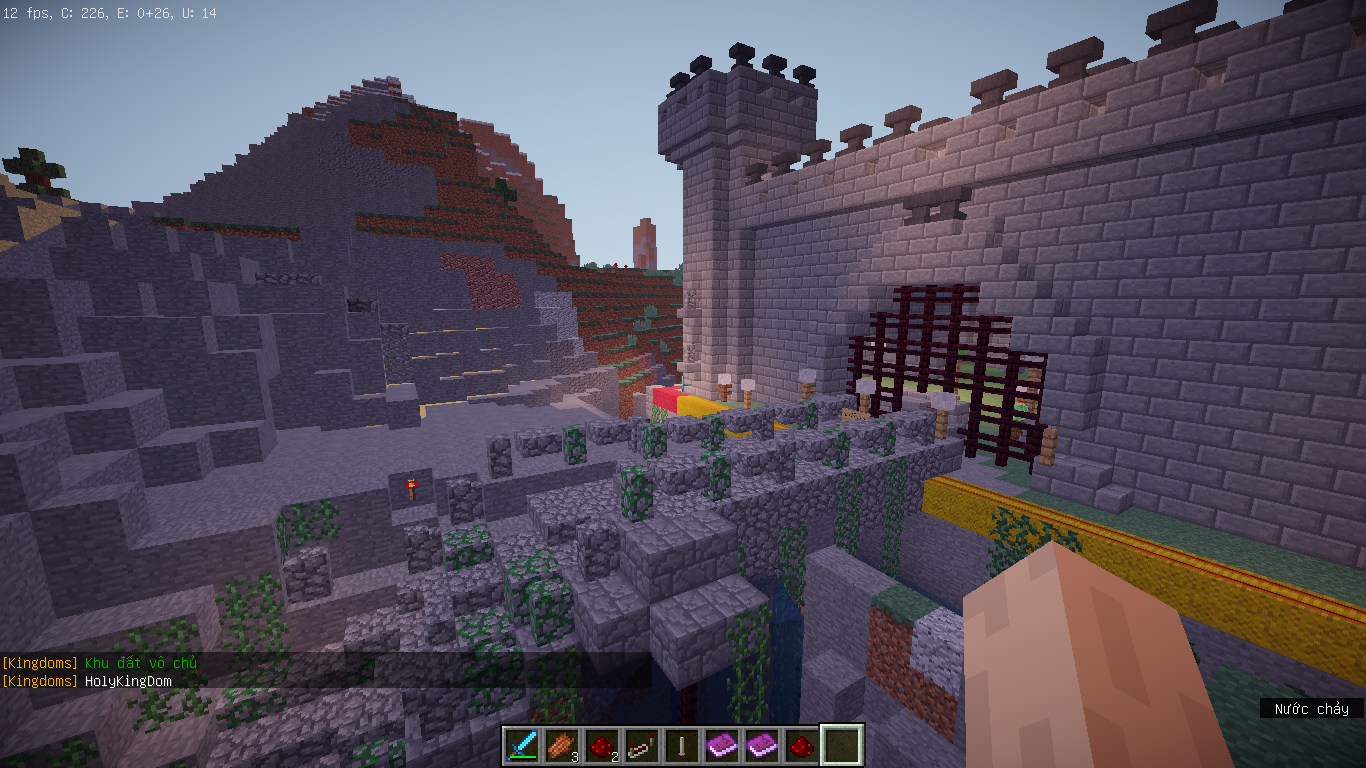
Task: Choose the cooked meat stack of three
Action: click(562, 745)
